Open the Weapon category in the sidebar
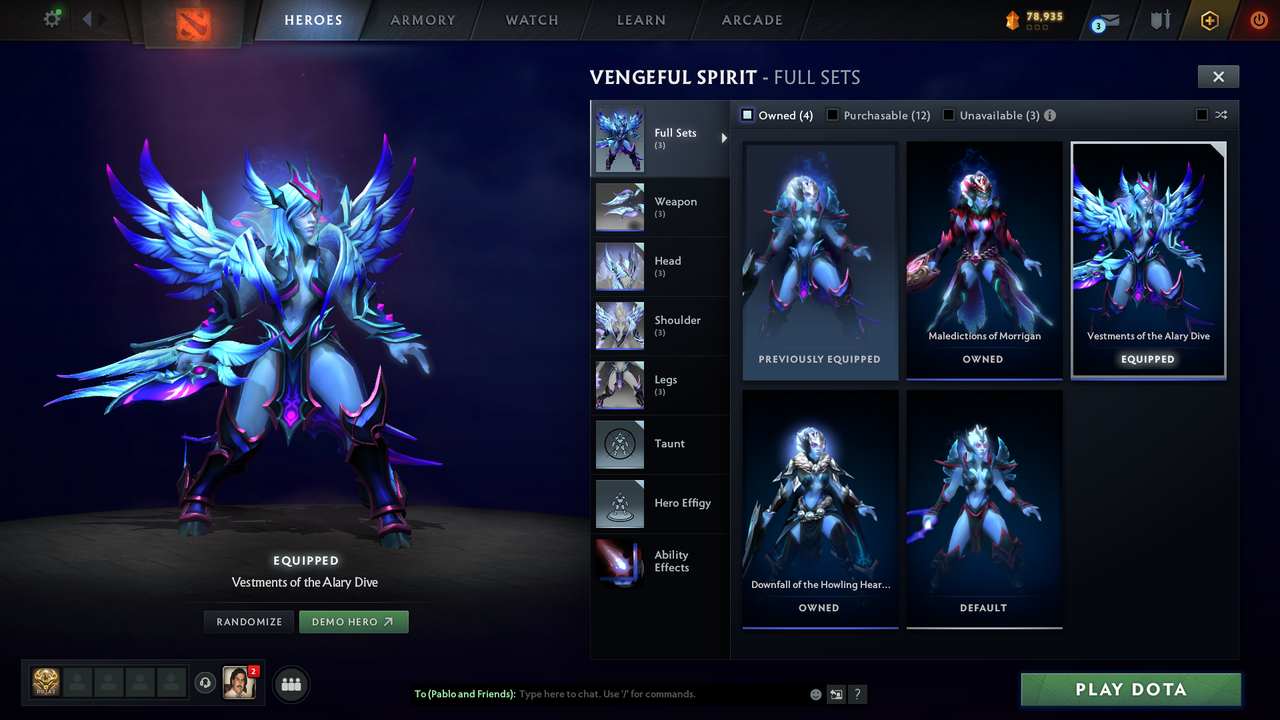This screenshot has height=720, width=1280. tap(660, 207)
